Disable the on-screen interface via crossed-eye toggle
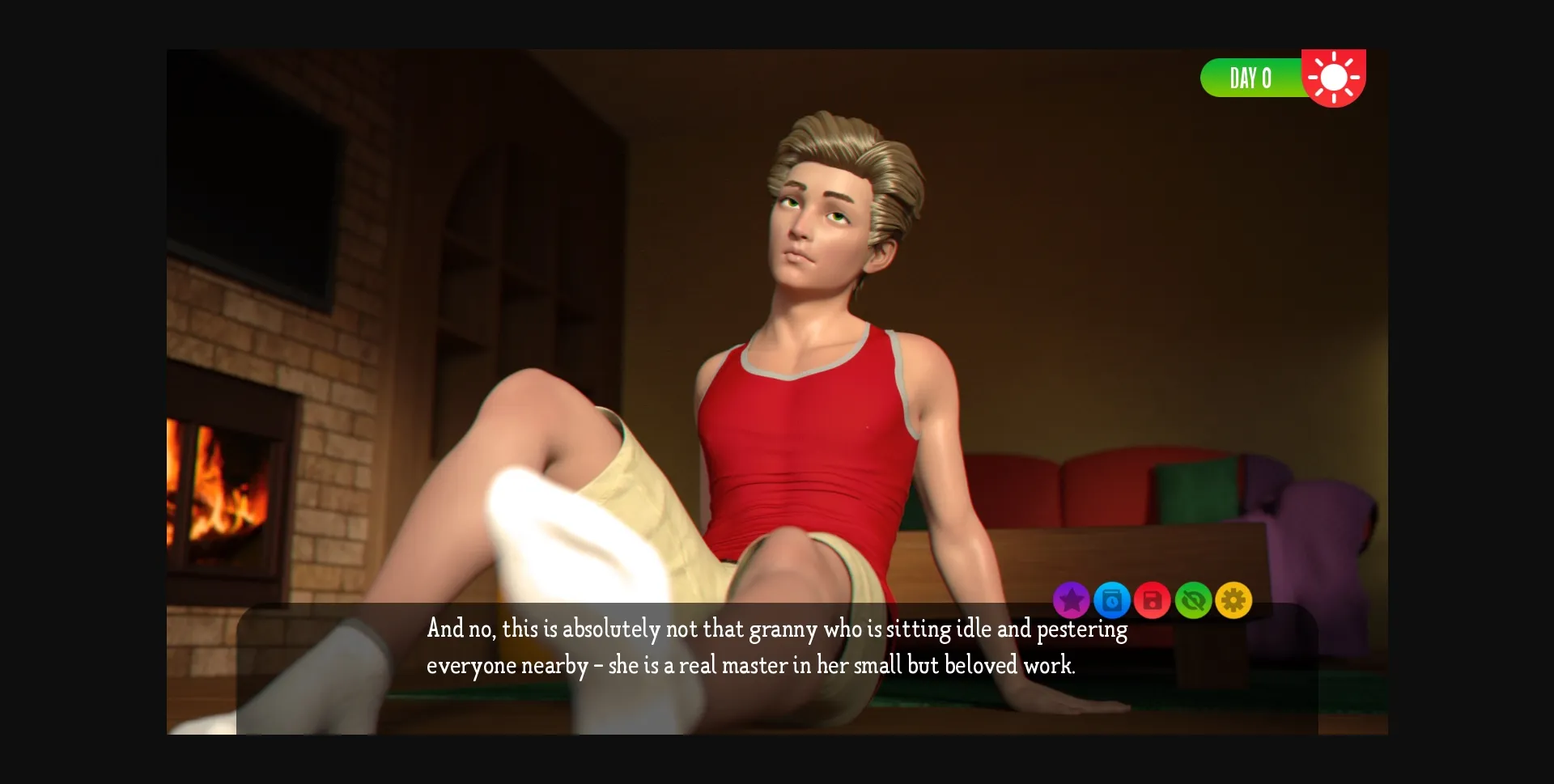Viewport: 1554px width, 784px height. [1194, 600]
